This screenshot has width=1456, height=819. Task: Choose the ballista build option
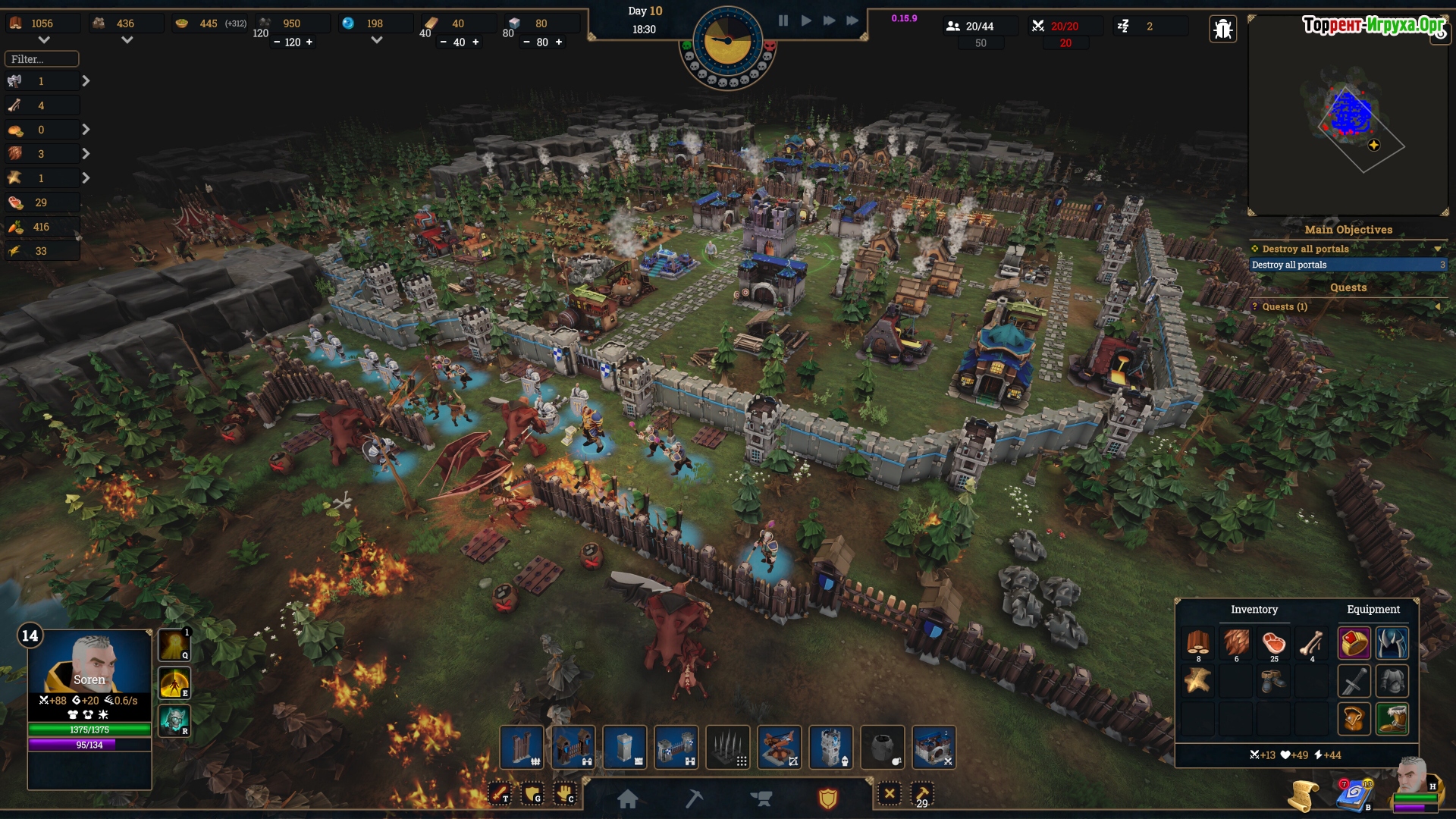coord(780,748)
